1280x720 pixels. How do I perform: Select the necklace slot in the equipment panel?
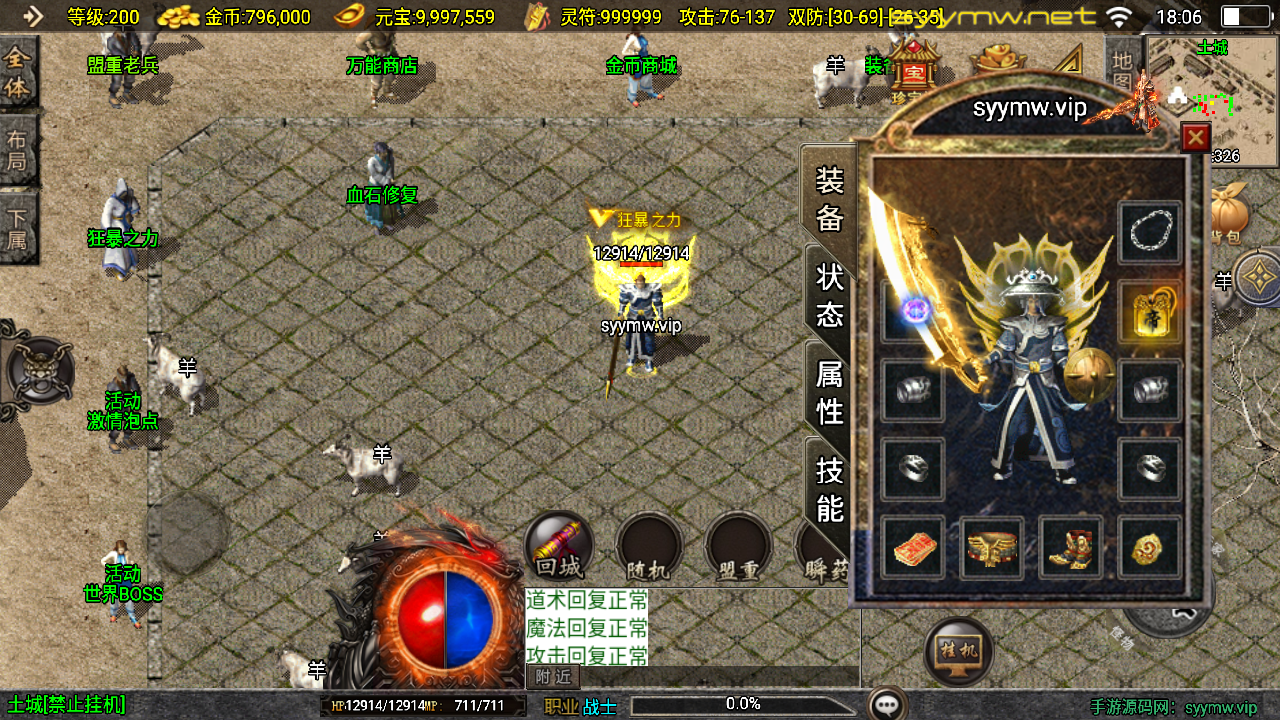(1150, 234)
